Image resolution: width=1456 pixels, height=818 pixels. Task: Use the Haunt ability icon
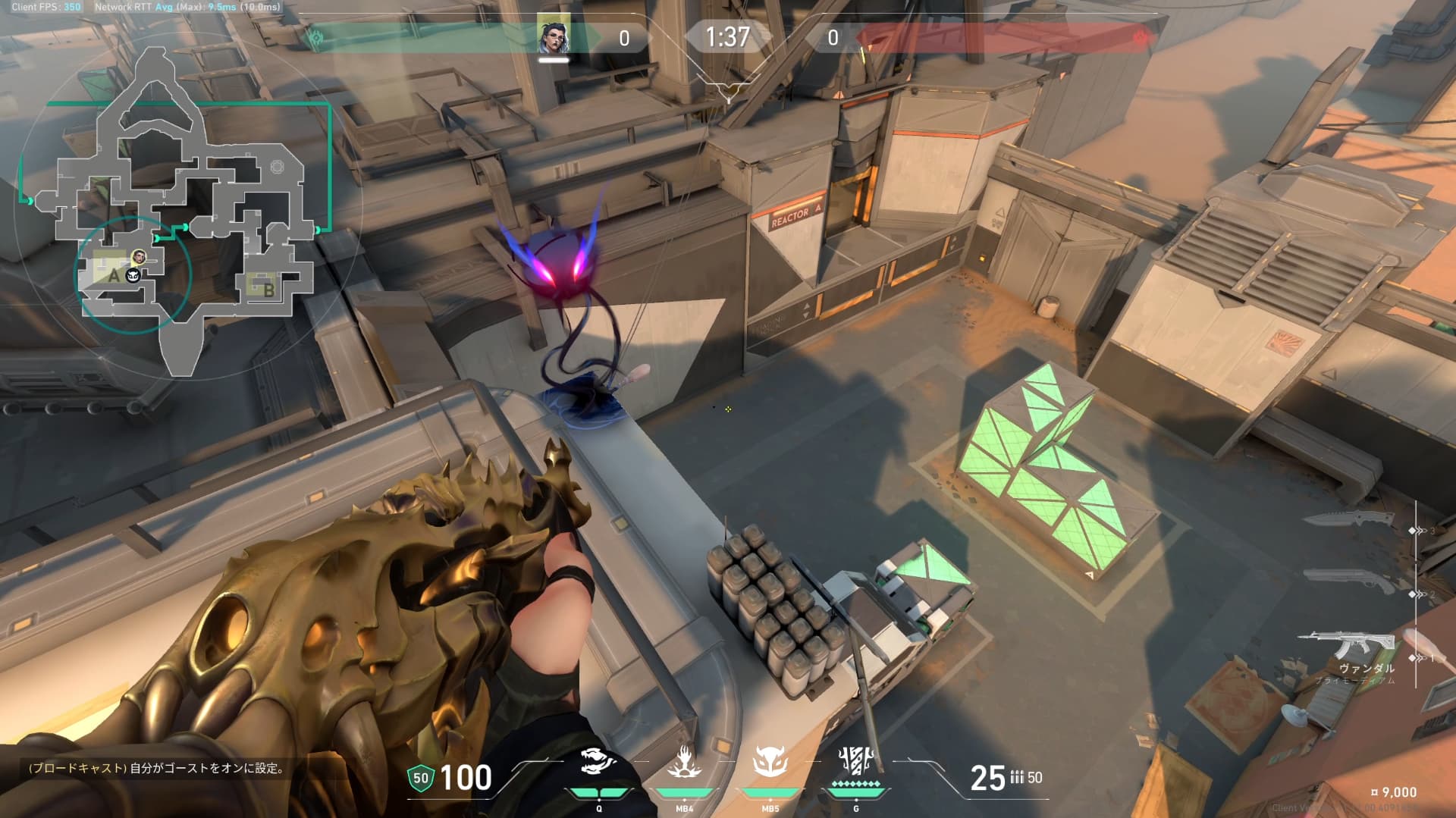click(x=770, y=763)
